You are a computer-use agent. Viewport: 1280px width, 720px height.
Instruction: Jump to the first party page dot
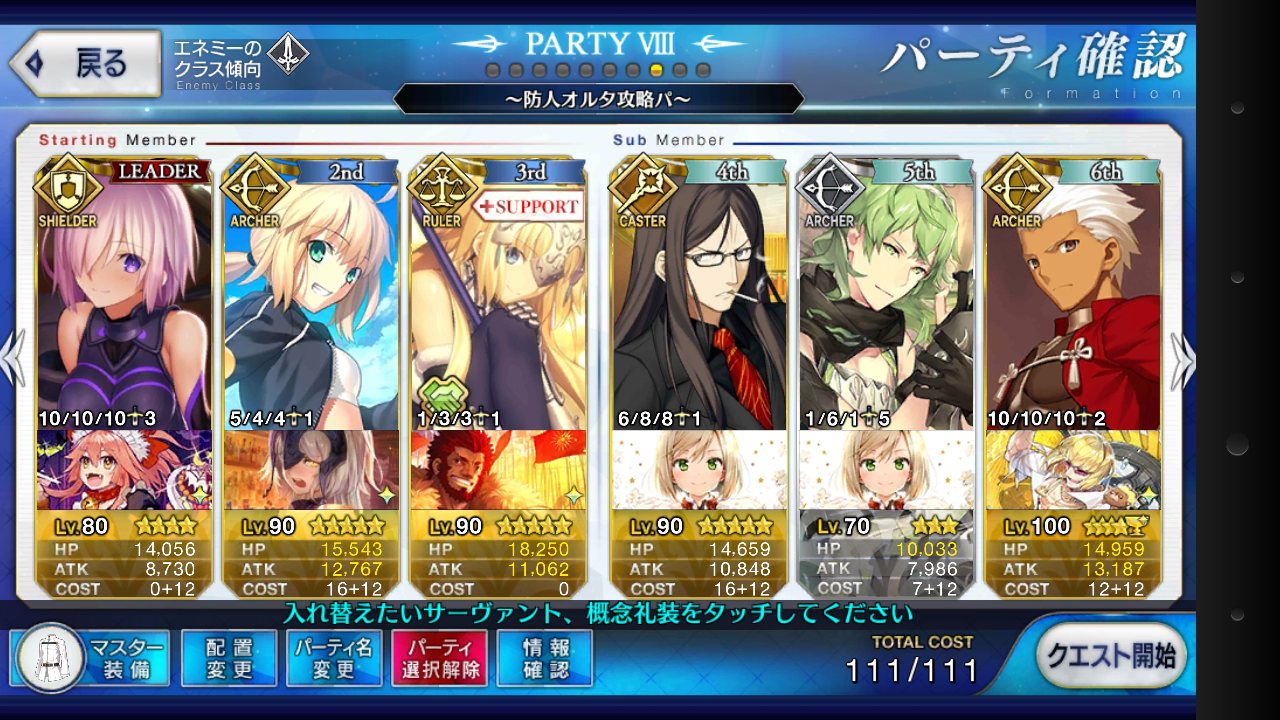492,70
